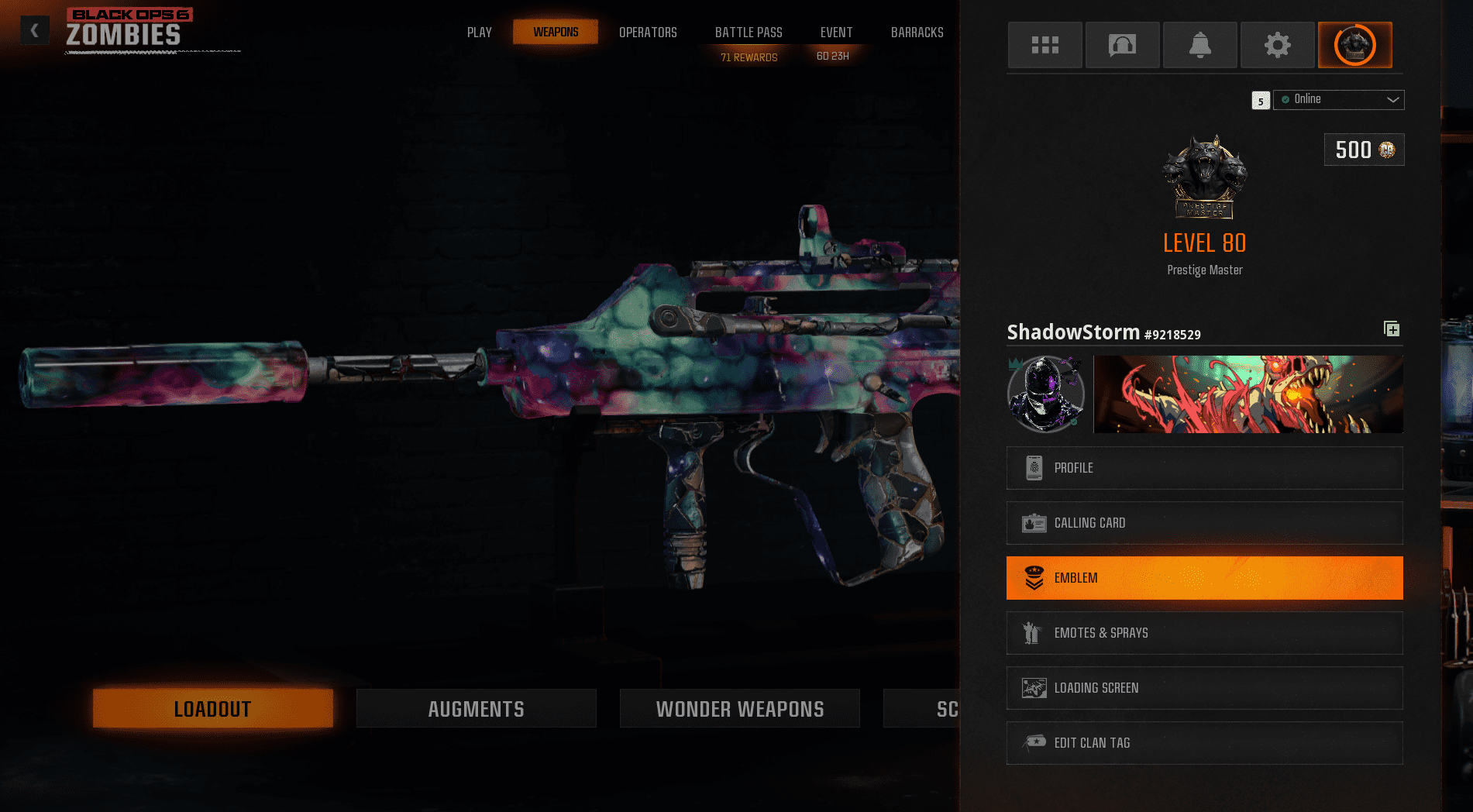Click the CP balance coin showing 500
Image resolution: width=1473 pixels, height=812 pixels.
(1363, 149)
